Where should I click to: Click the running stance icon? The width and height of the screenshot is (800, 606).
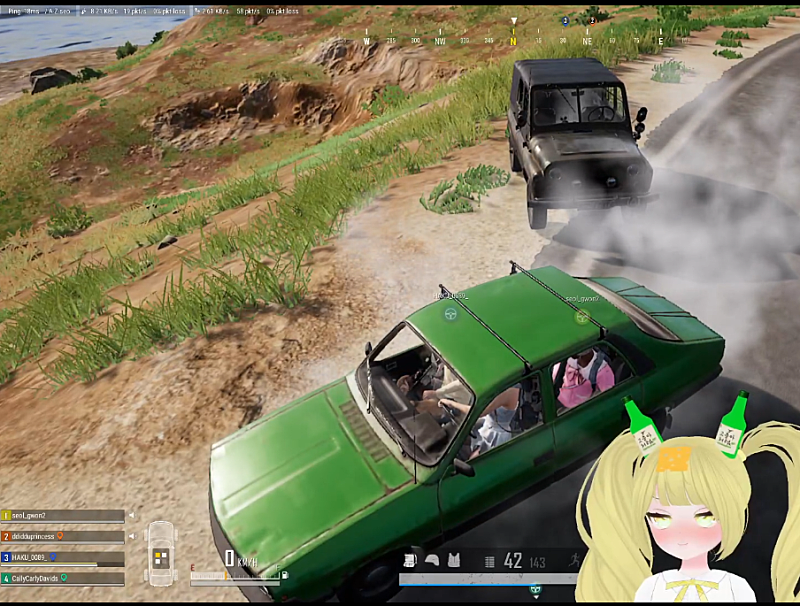576,560
